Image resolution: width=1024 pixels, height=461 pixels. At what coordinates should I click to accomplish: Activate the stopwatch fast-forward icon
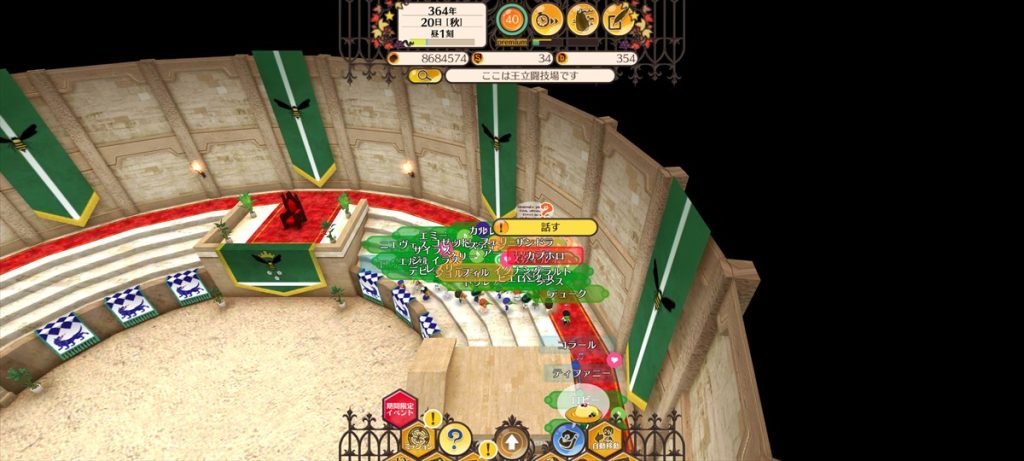coord(547,18)
